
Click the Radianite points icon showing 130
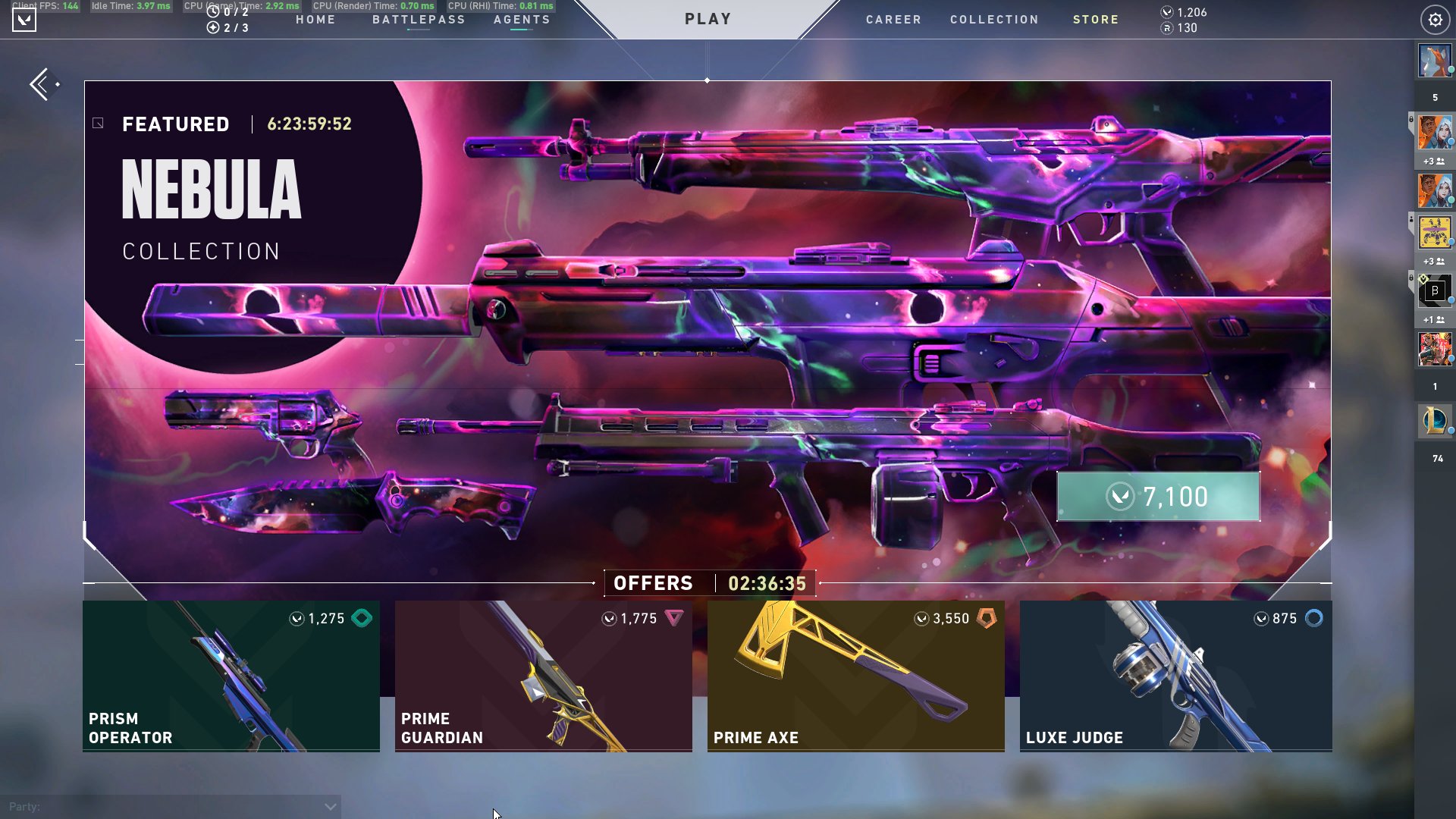coord(1167,29)
